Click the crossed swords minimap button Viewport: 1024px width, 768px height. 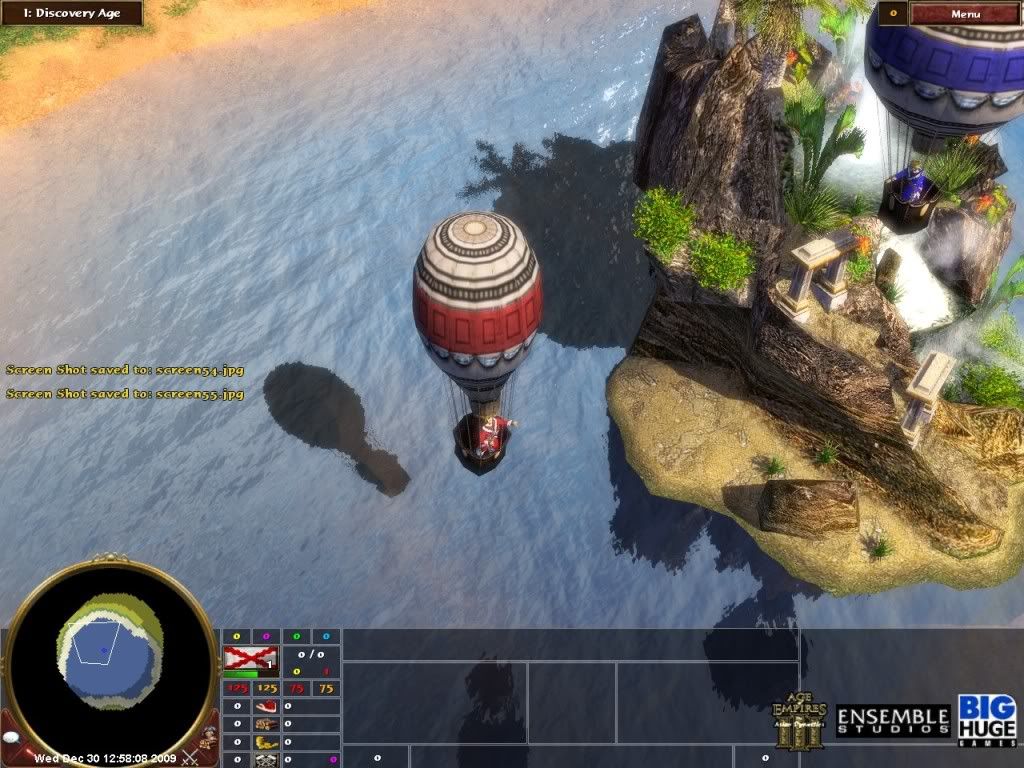tap(188, 755)
